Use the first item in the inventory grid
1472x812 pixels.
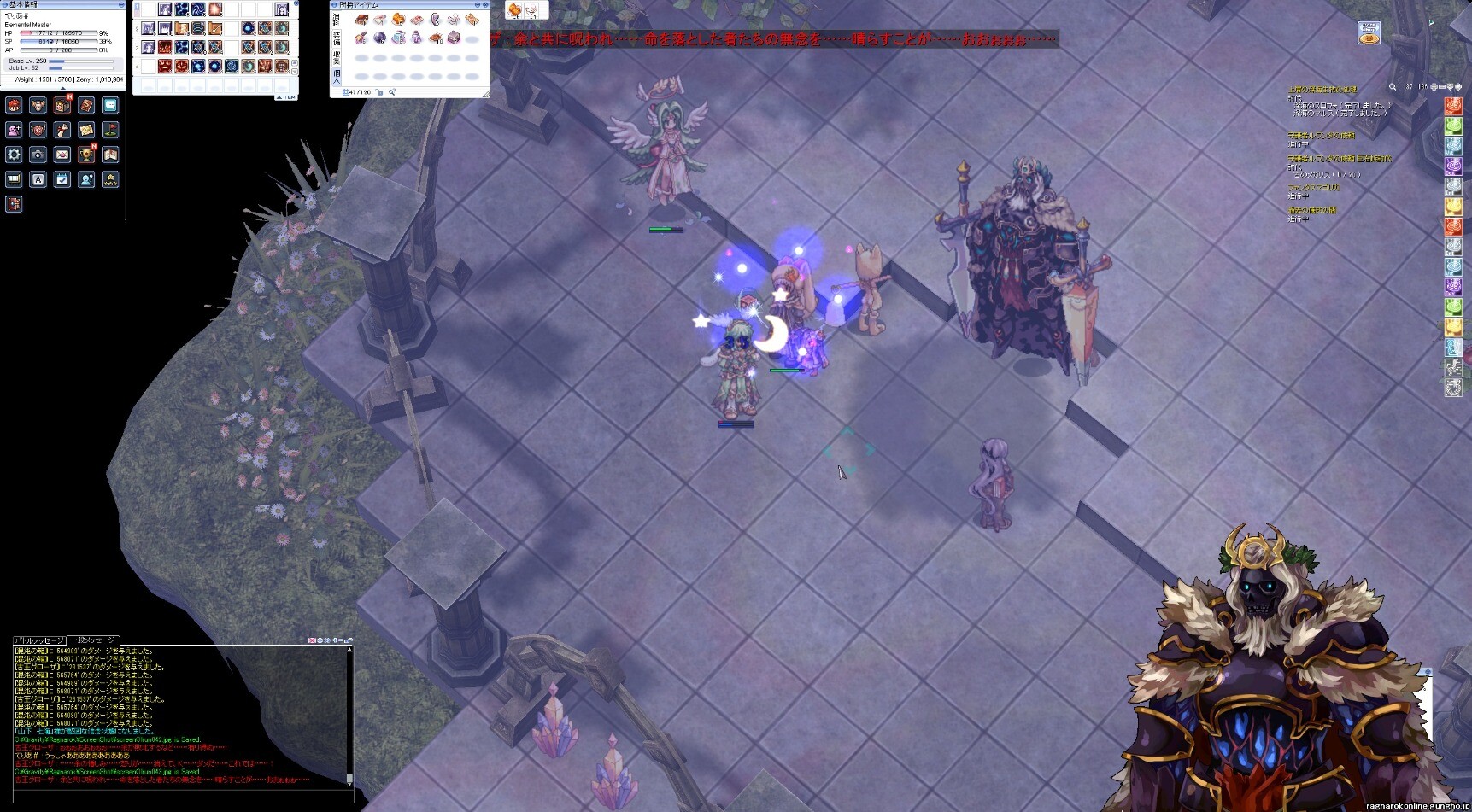point(361,20)
